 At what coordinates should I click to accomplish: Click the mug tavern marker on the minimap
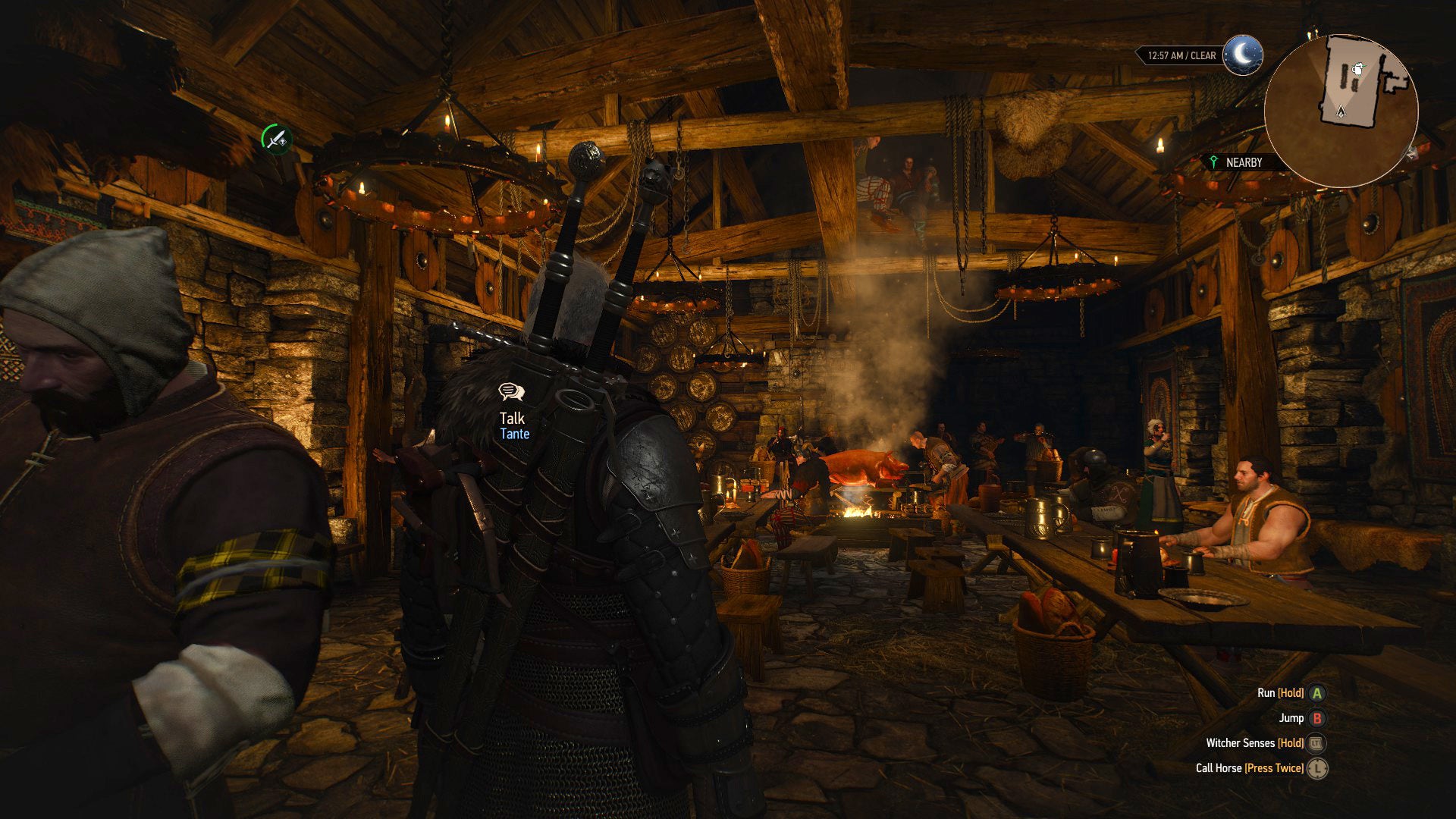coord(1357,70)
